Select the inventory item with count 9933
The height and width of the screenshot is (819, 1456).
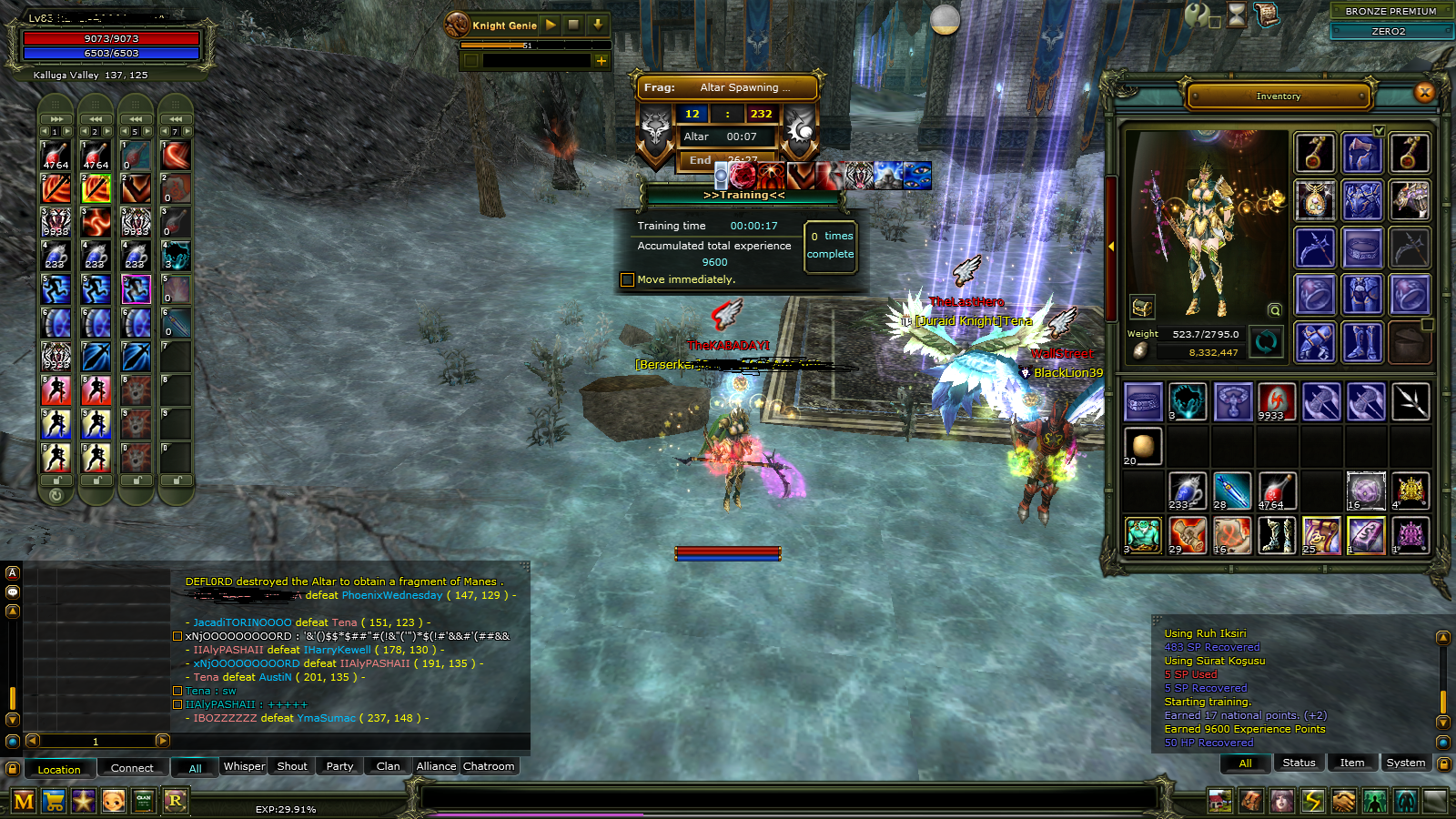(1276, 401)
